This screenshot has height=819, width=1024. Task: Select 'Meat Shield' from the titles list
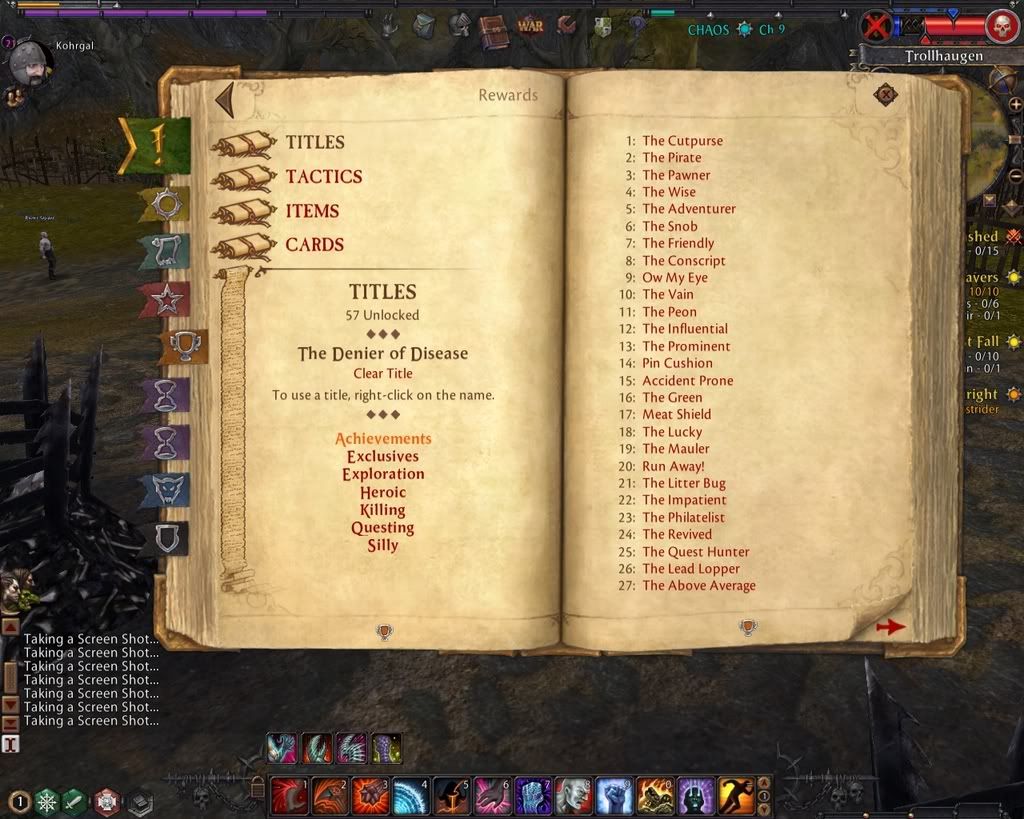676,414
